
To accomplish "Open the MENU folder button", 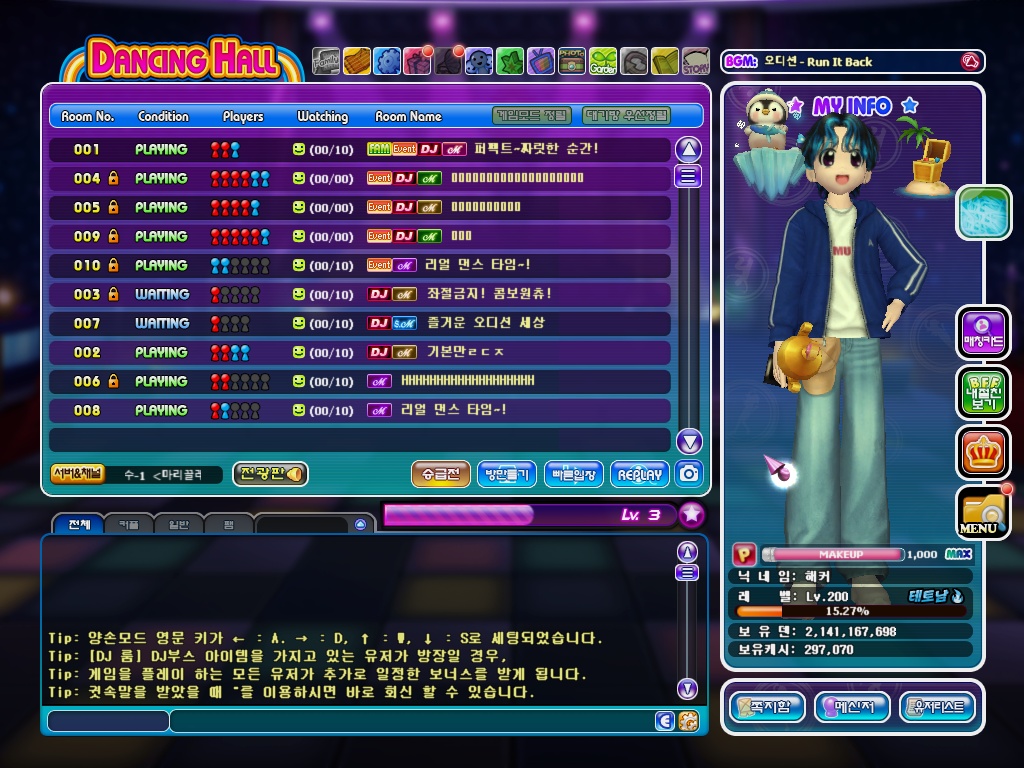I will coord(982,511).
